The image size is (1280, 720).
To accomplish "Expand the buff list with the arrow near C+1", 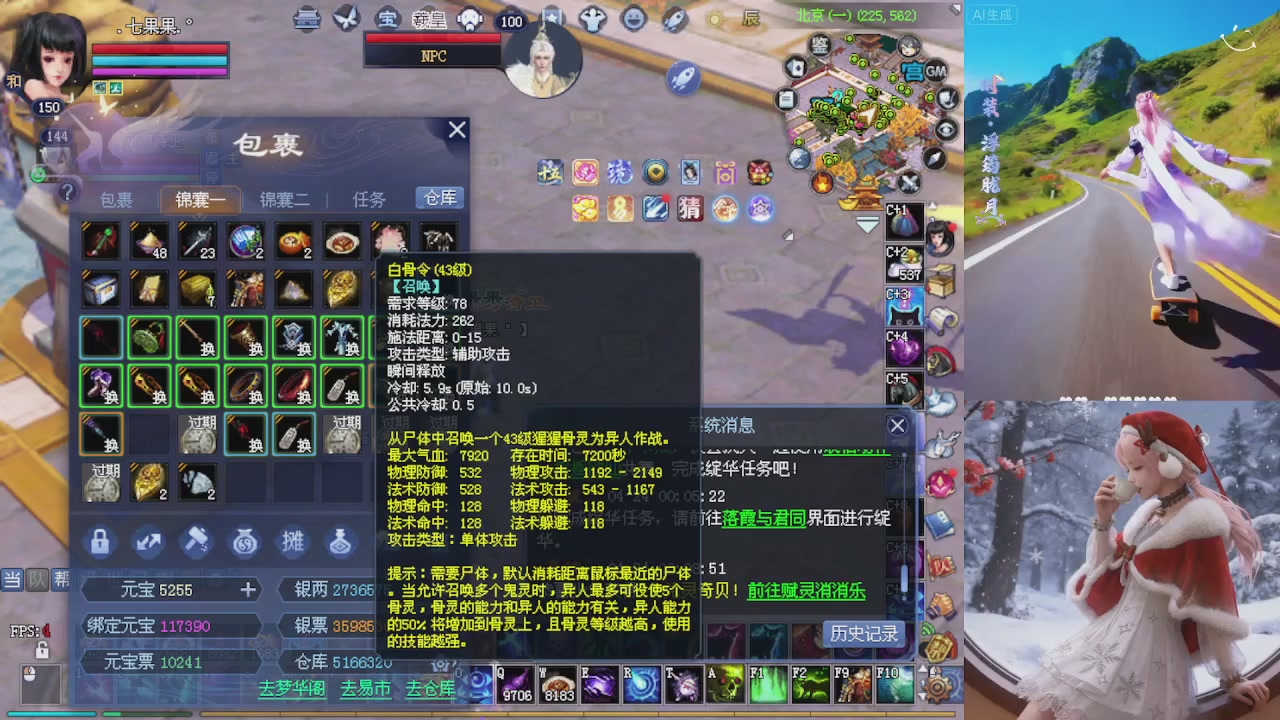I will [932, 204].
